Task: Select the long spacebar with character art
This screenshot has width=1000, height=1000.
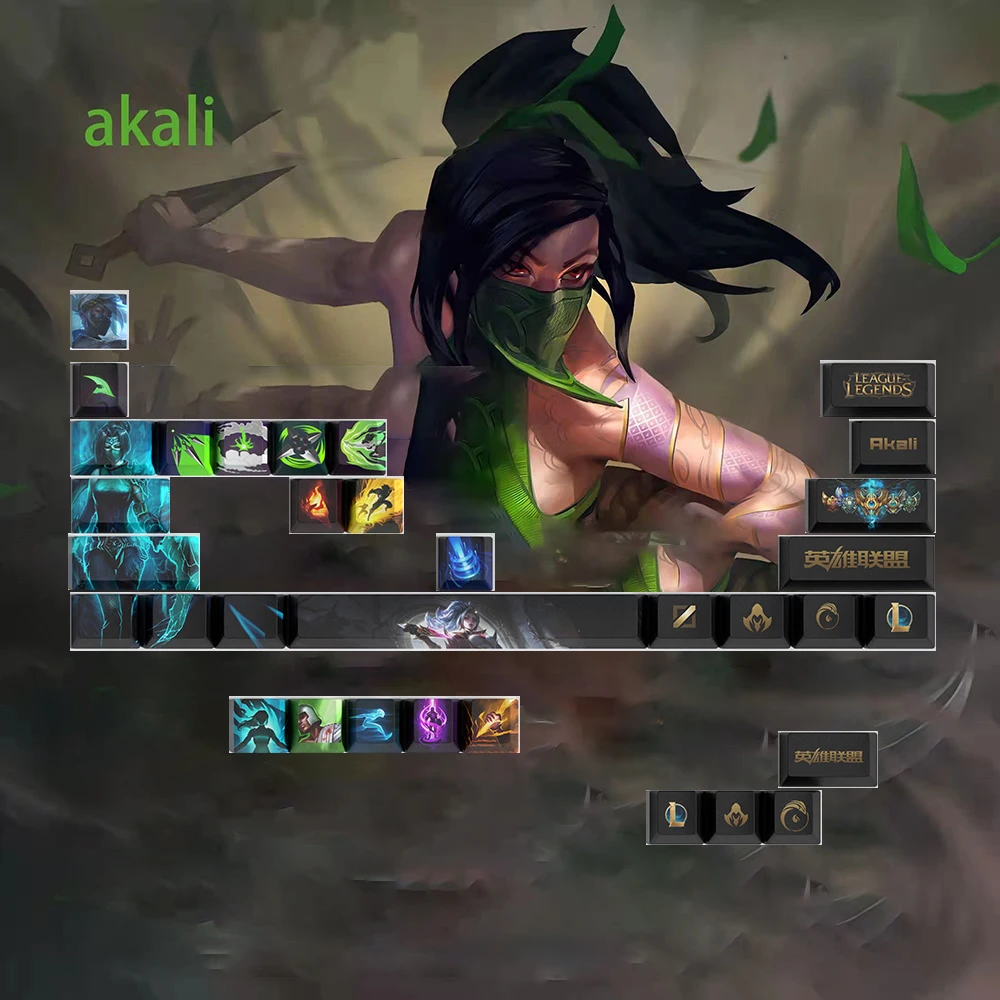Action: (x=465, y=620)
